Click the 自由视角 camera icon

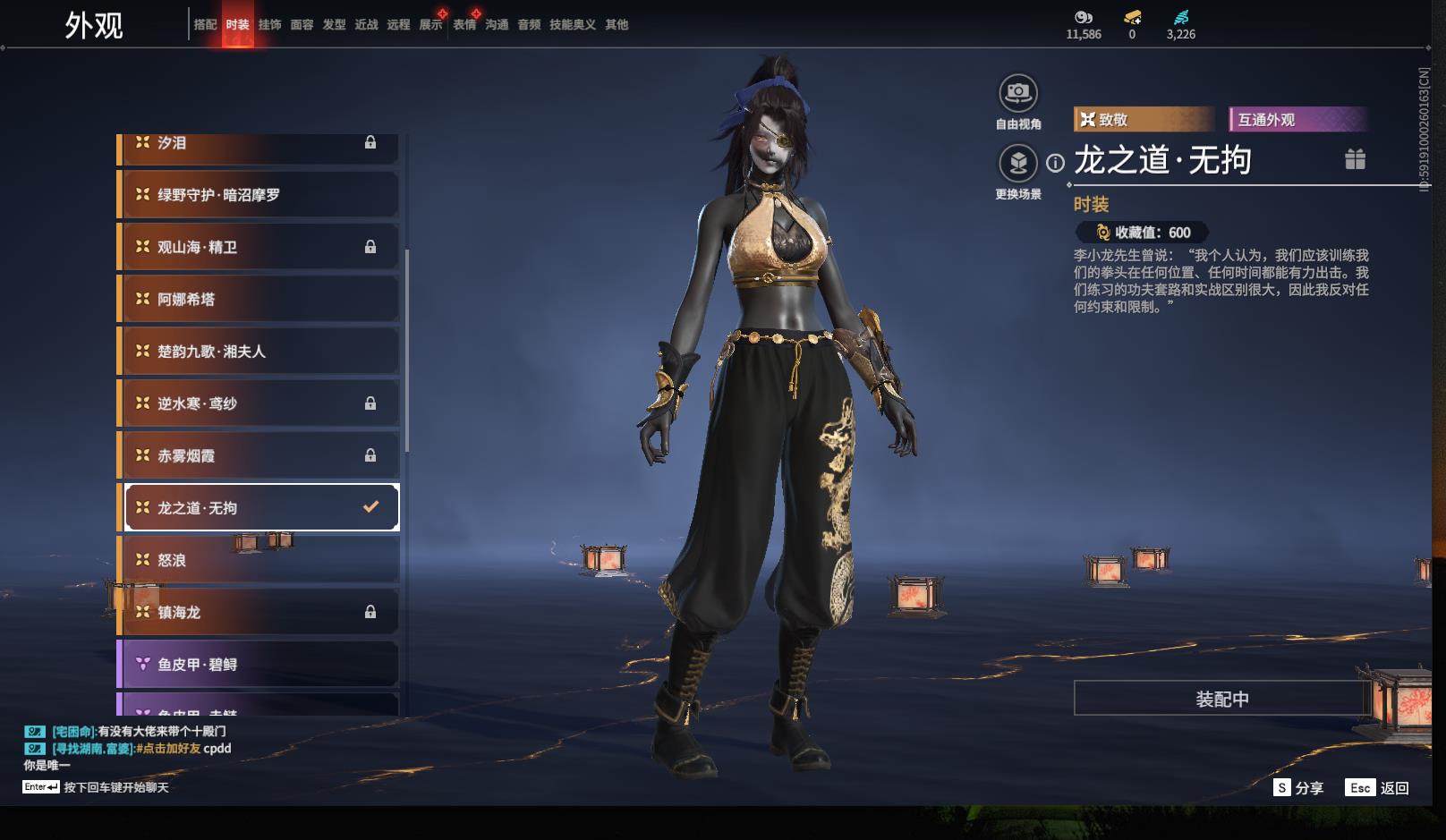(1018, 93)
